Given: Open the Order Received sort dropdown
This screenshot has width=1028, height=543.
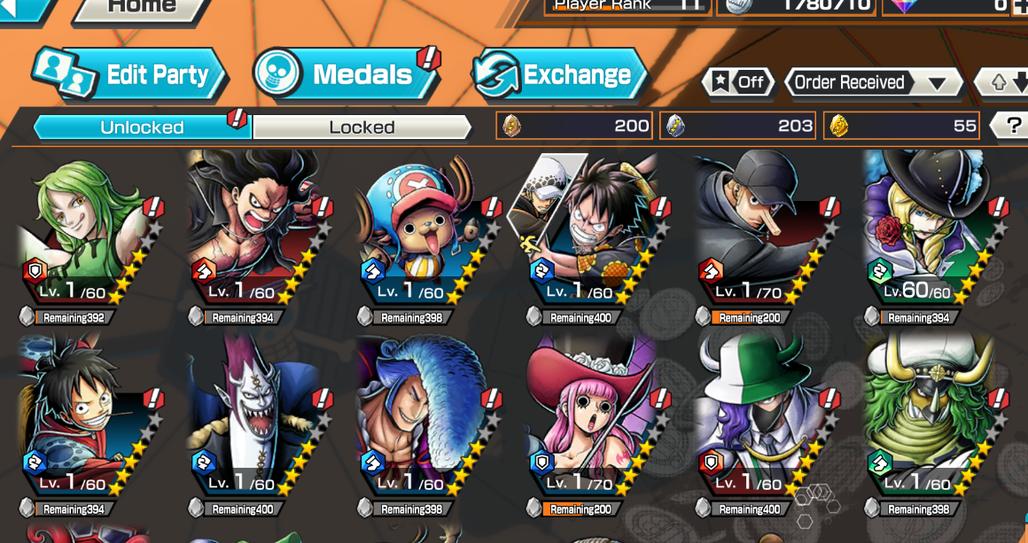Looking at the screenshot, I should (869, 83).
